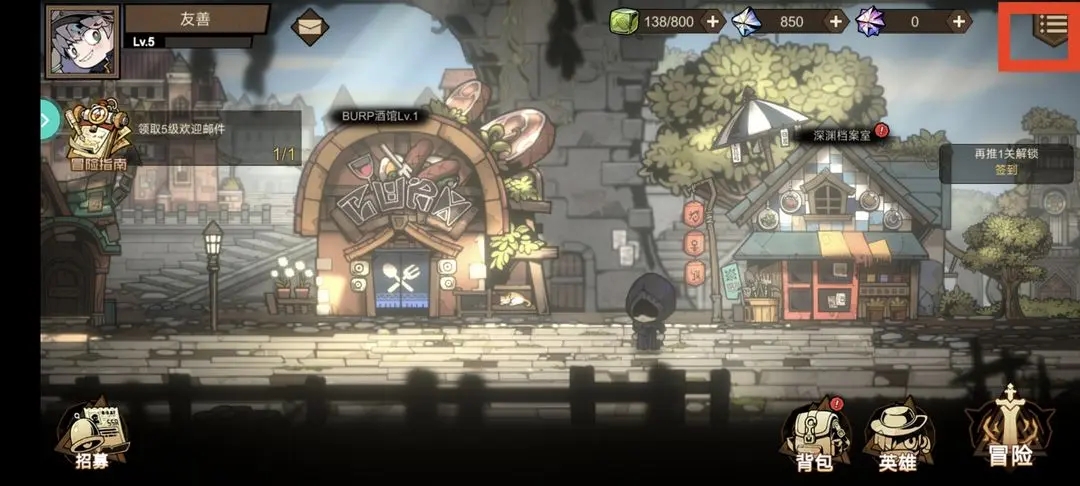Screen dimensions: 1080x486
Task: Open the mail envelope icon
Action: pos(310,25)
